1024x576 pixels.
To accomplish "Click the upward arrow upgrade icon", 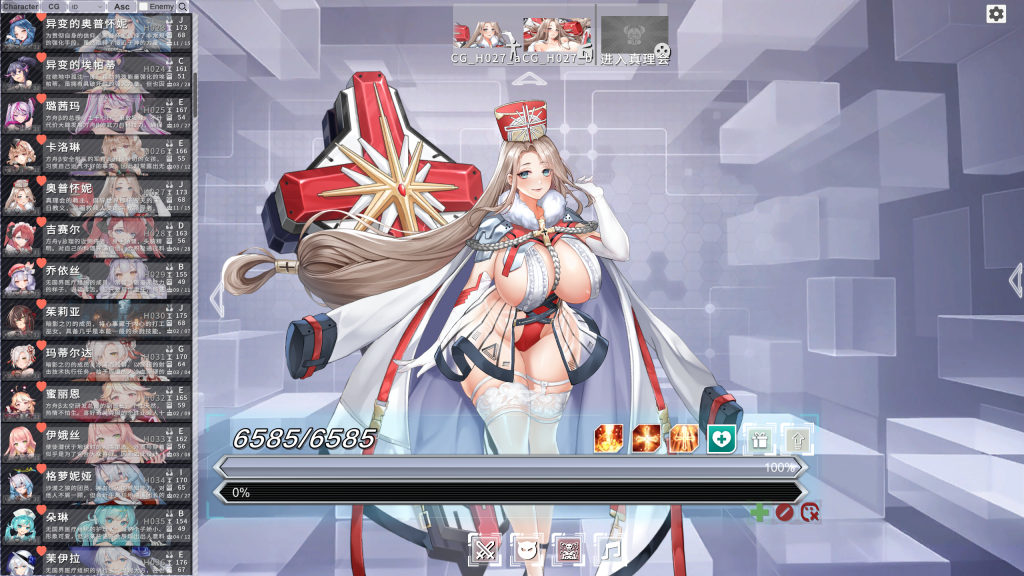I will point(797,438).
